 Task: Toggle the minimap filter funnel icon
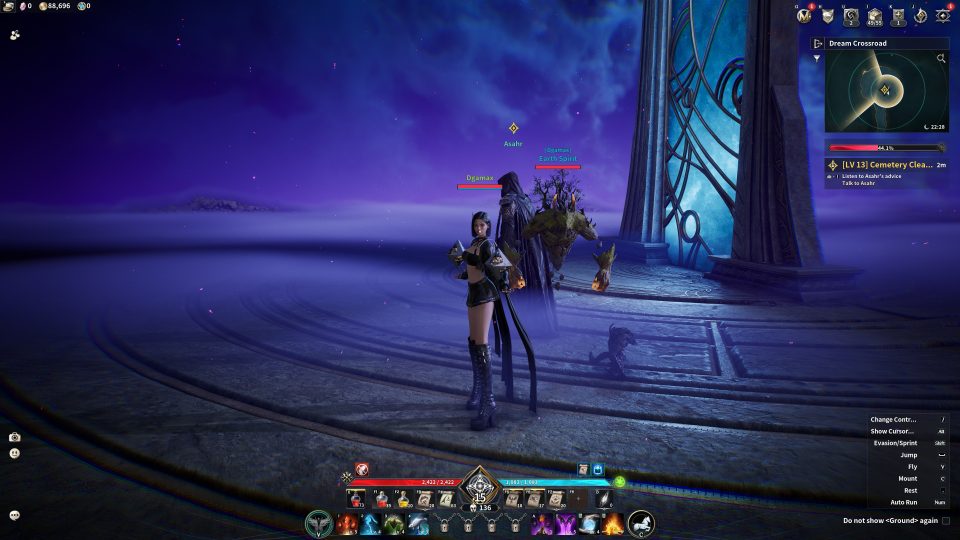click(818, 58)
